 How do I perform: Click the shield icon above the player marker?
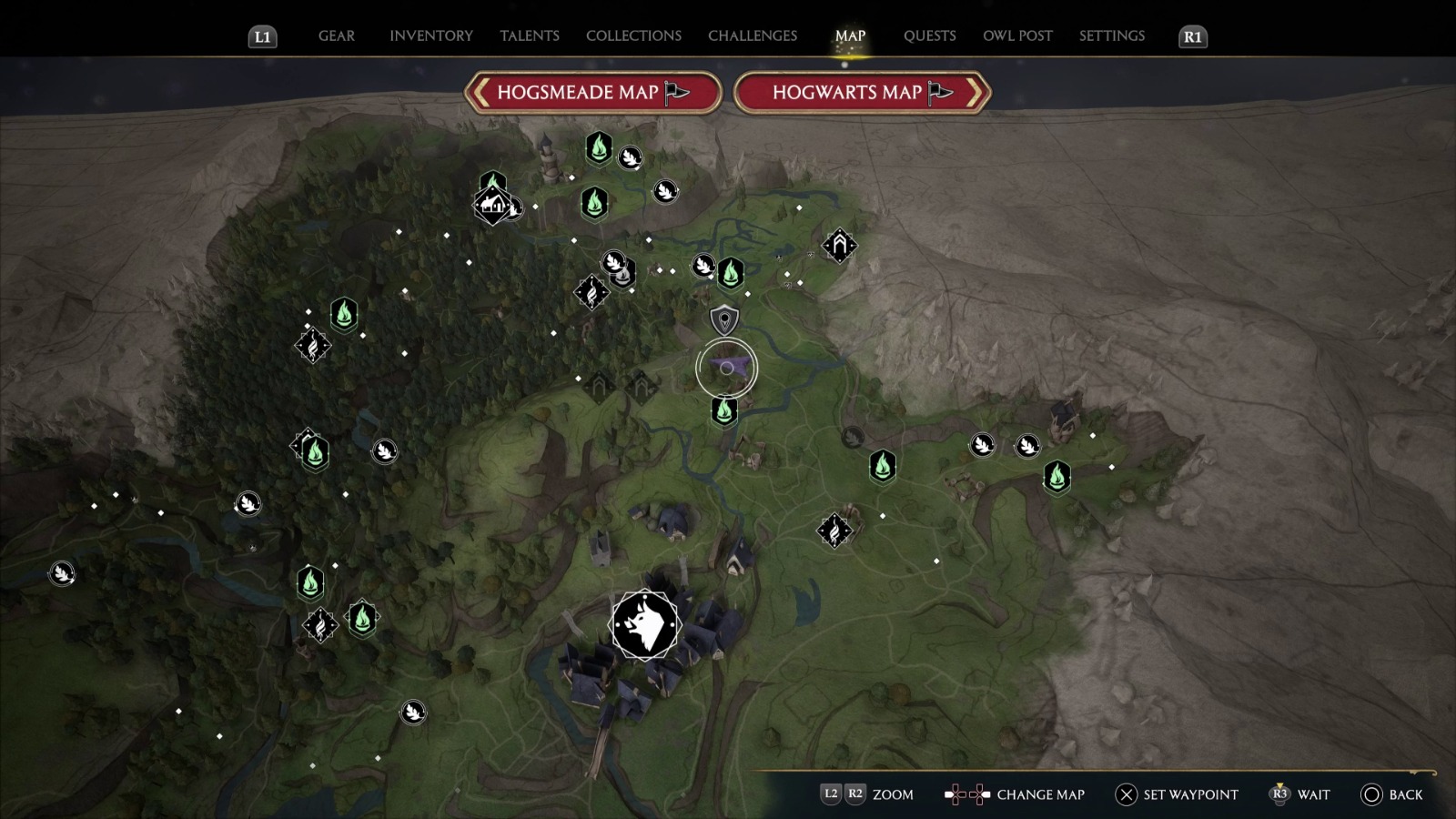point(722,319)
